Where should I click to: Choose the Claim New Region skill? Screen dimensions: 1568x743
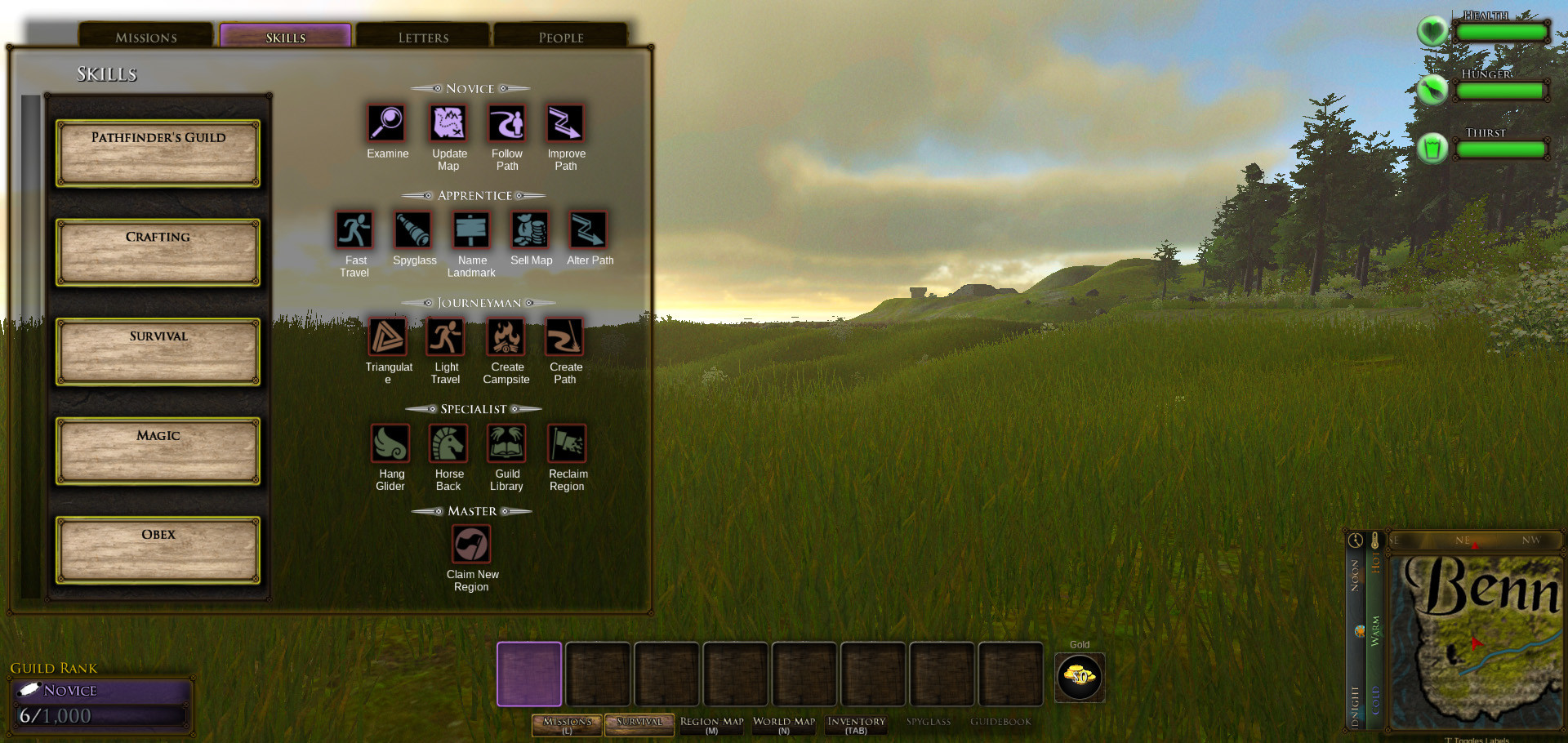[x=471, y=544]
